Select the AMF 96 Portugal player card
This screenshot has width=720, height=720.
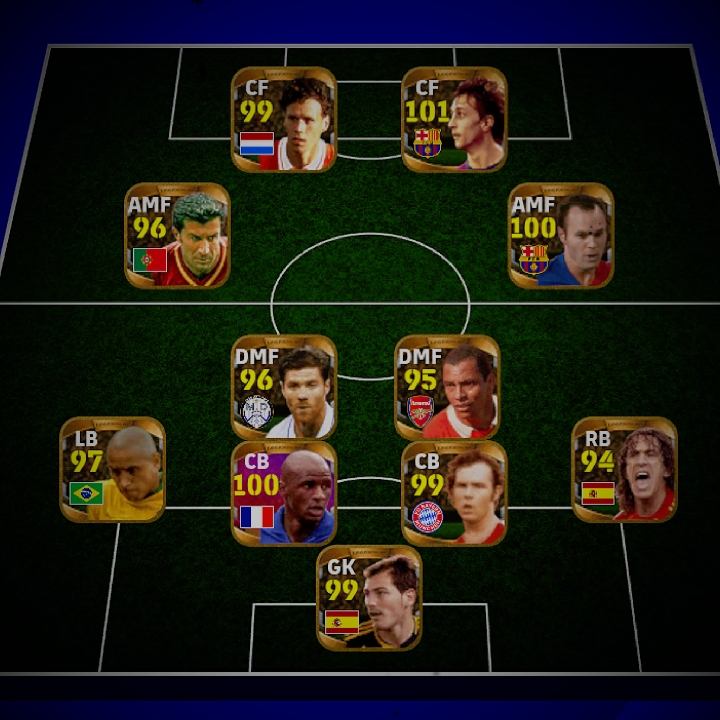177,235
